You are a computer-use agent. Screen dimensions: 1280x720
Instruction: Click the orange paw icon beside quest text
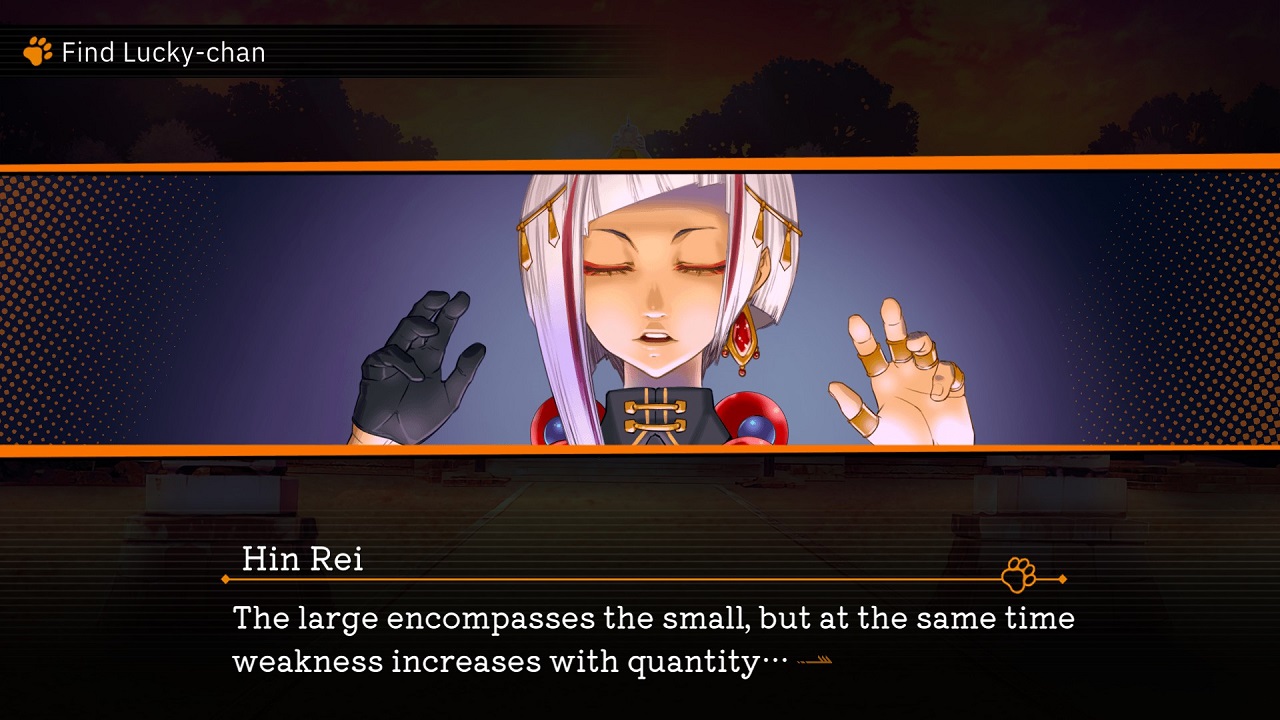(x=37, y=52)
